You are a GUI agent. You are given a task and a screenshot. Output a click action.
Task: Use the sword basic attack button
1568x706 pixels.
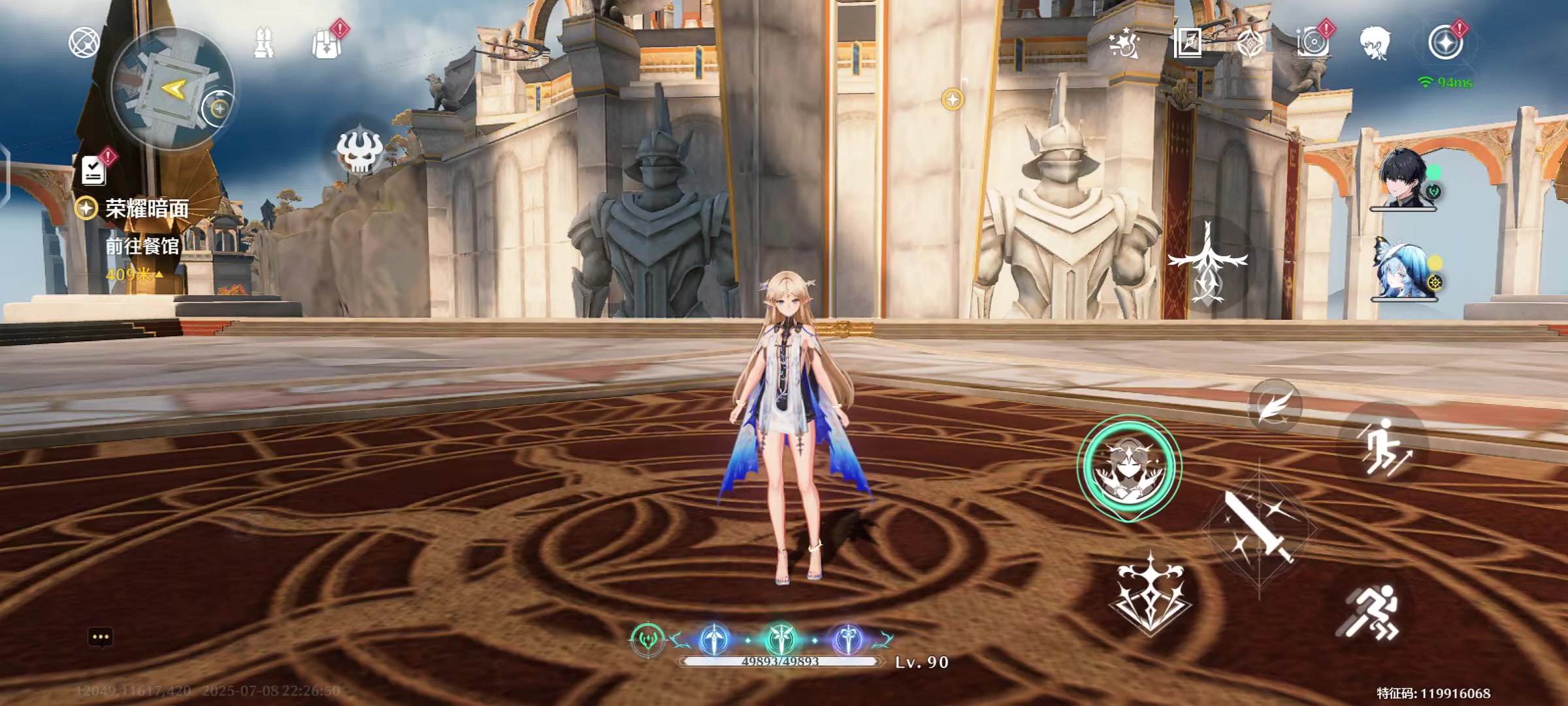pyautogui.click(x=1258, y=528)
